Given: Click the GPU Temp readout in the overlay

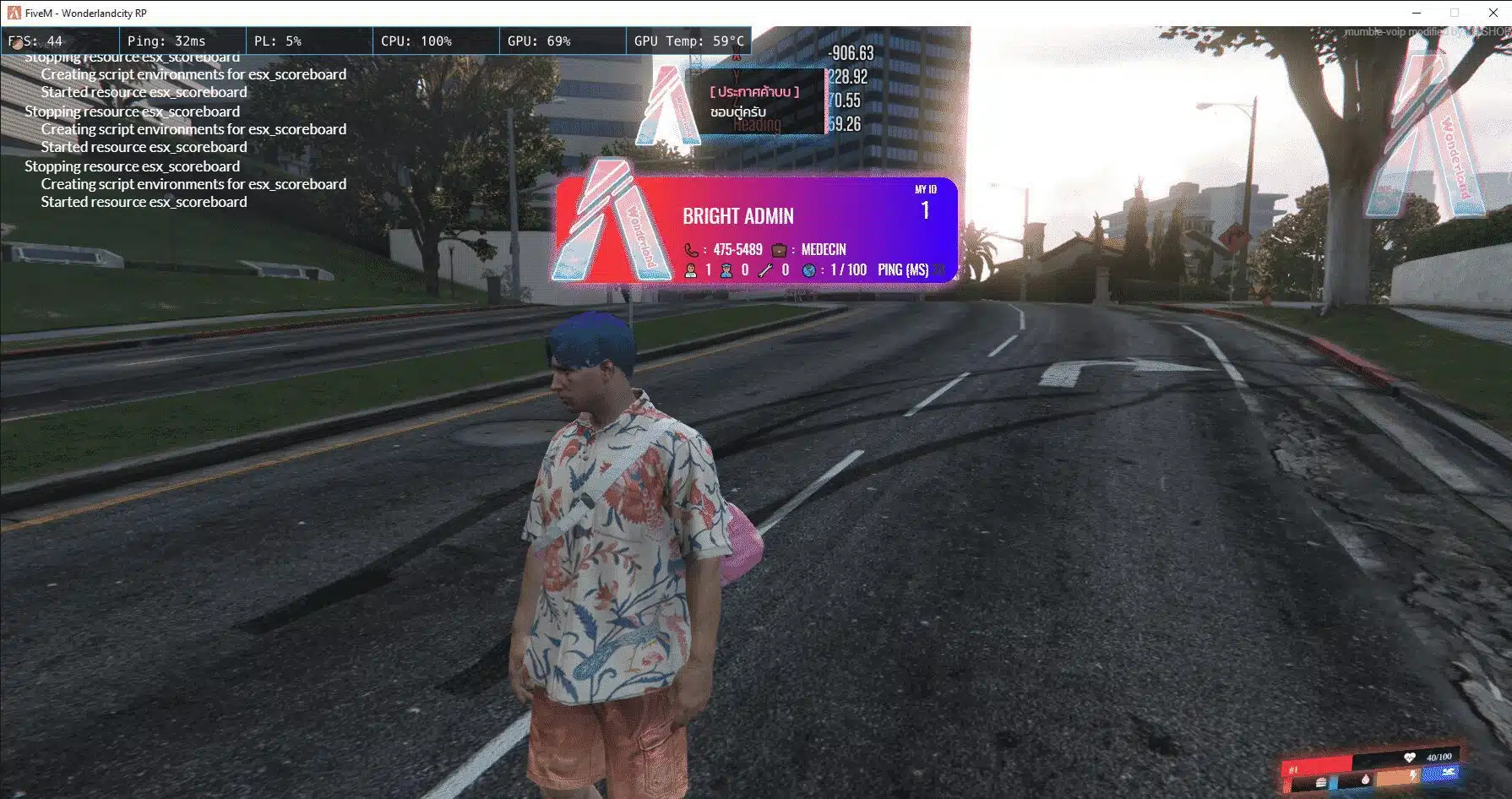Looking at the screenshot, I should (x=689, y=41).
